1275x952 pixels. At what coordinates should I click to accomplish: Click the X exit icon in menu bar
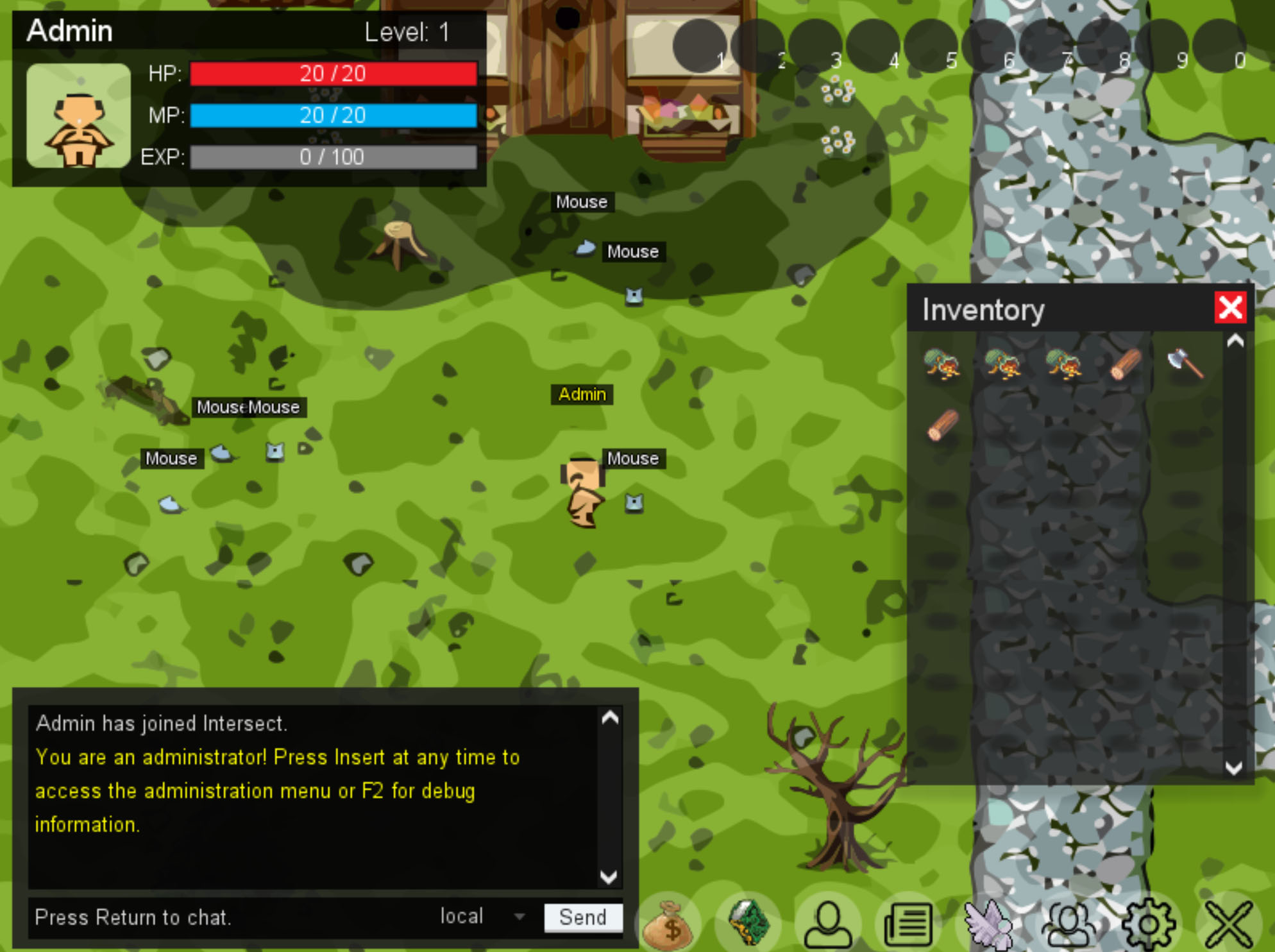pos(1228,925)
